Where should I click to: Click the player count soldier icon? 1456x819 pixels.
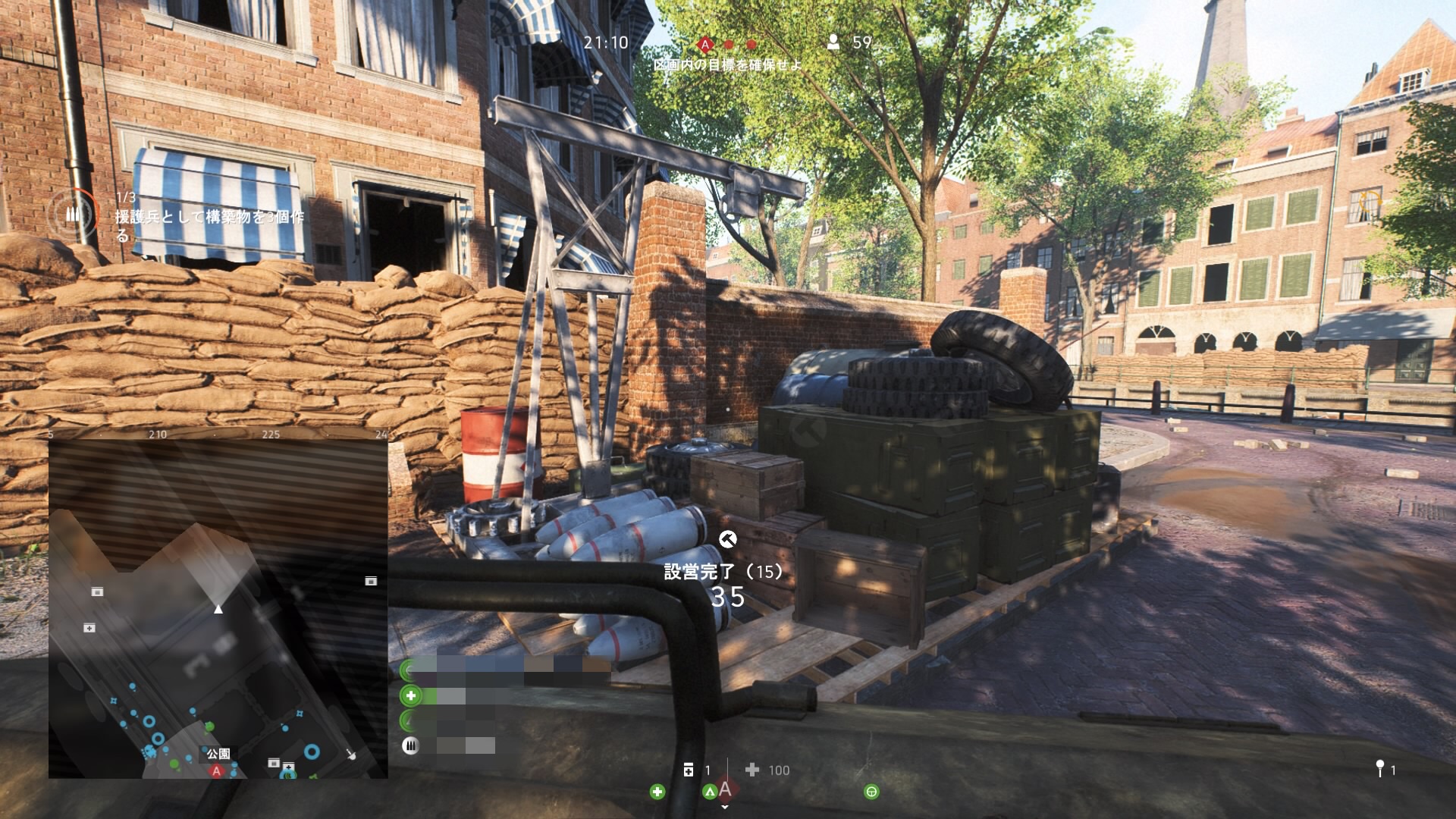pyautogui.click(x=833, y=42)
